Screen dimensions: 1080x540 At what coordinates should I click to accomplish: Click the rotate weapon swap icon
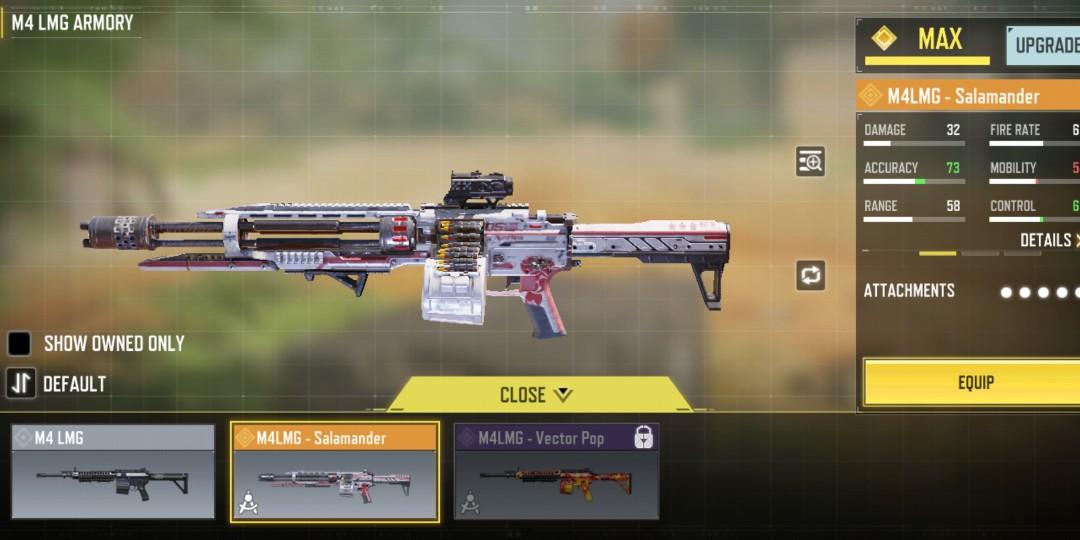810,275
